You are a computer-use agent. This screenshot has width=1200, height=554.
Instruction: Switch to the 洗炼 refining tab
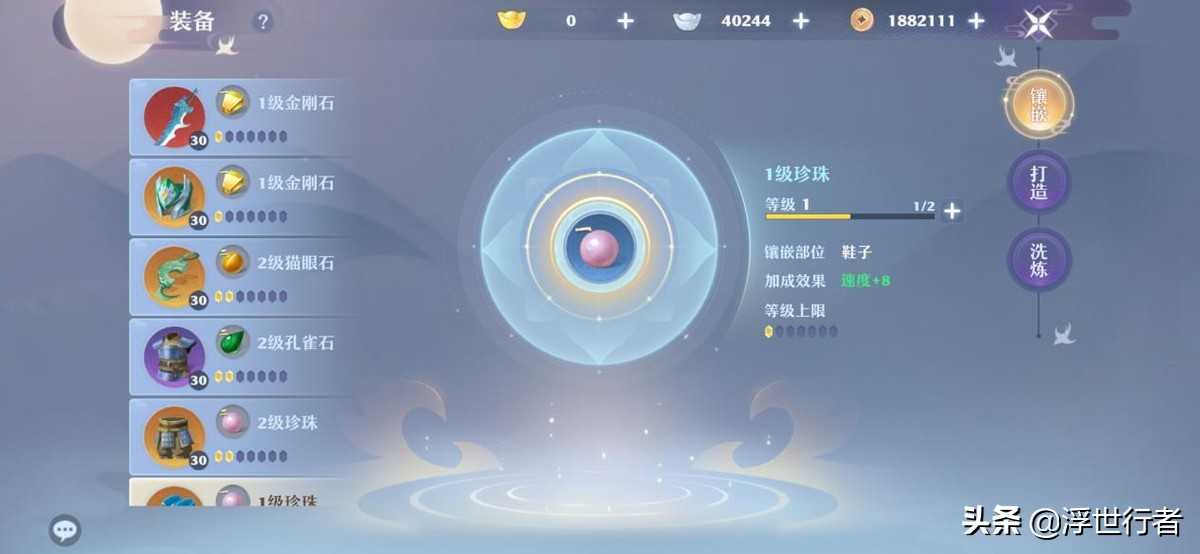pyautogui.click(x=1038, y=260)
